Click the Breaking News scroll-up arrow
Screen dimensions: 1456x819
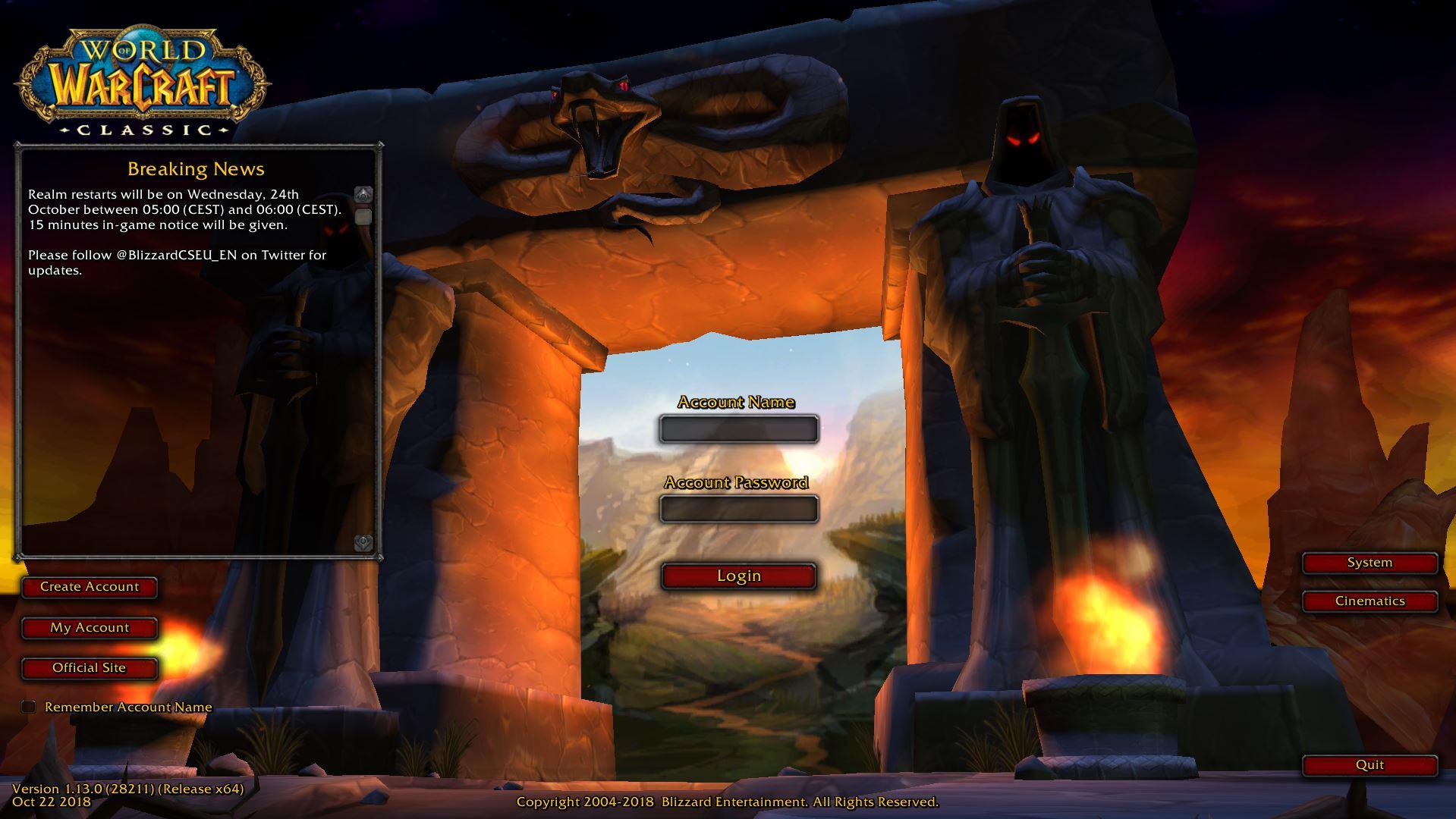[364, 195]
